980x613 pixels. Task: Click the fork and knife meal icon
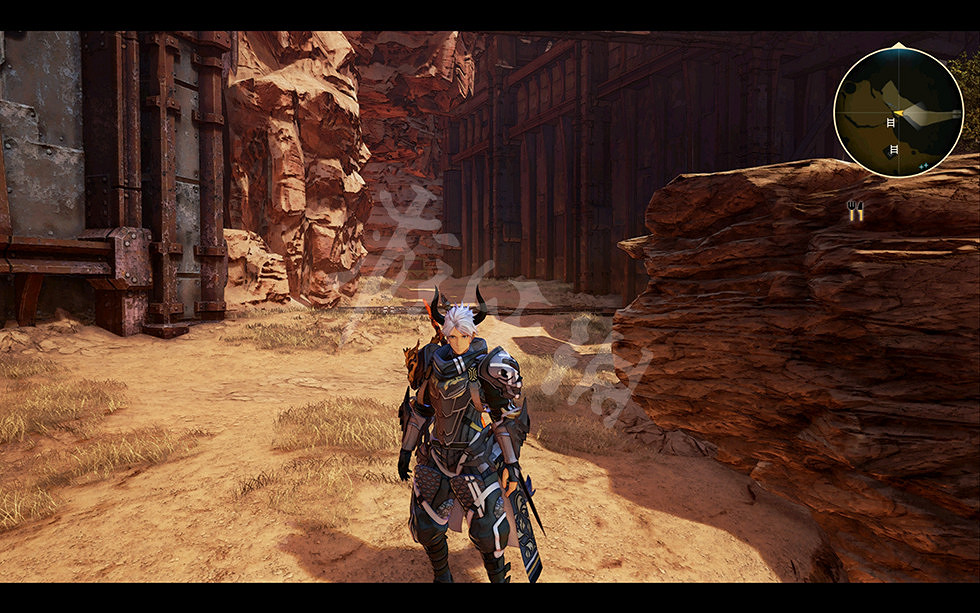point(855,209)
